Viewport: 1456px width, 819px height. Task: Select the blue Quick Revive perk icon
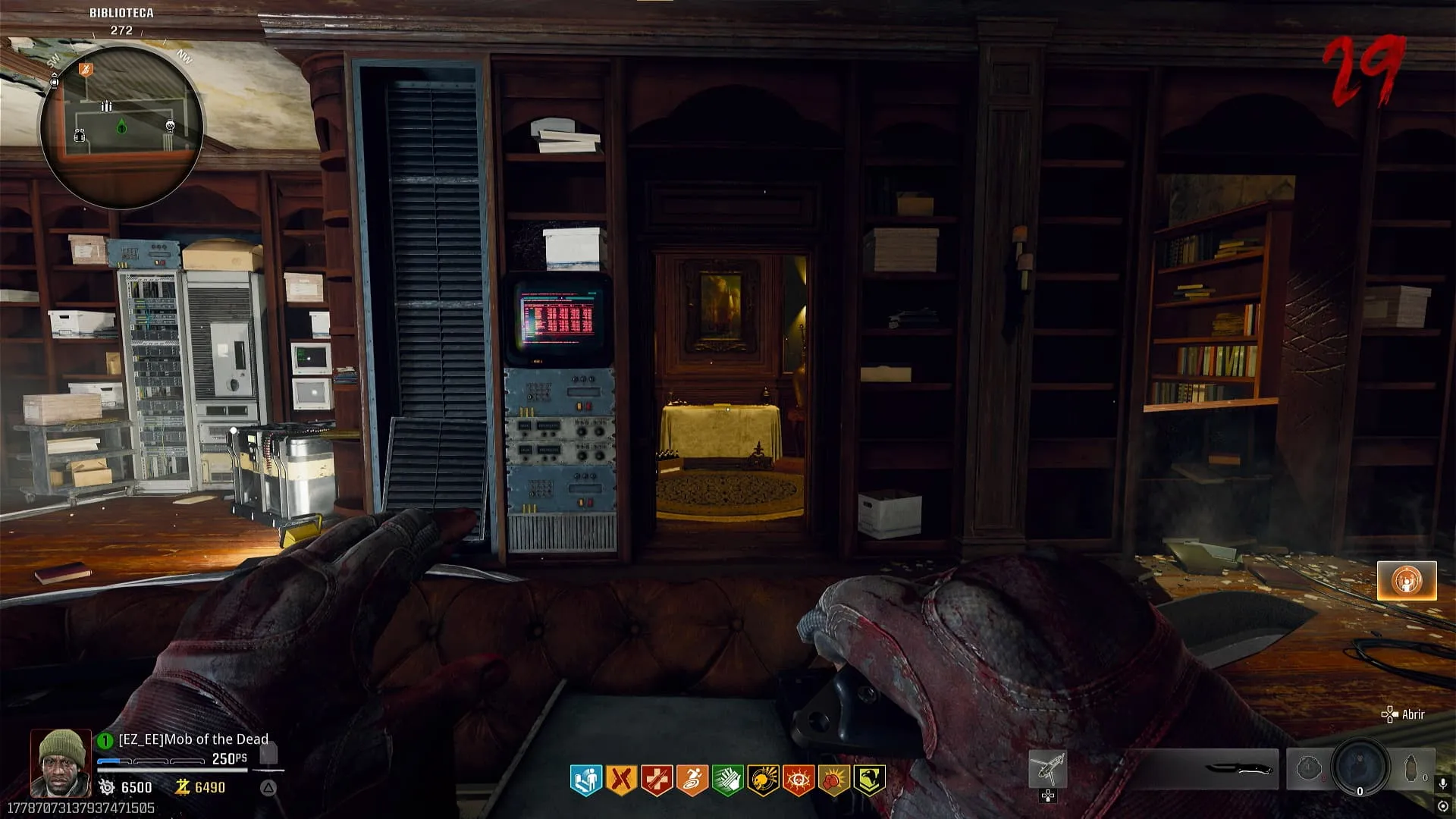pyautogui.click(x=585, y=780)
